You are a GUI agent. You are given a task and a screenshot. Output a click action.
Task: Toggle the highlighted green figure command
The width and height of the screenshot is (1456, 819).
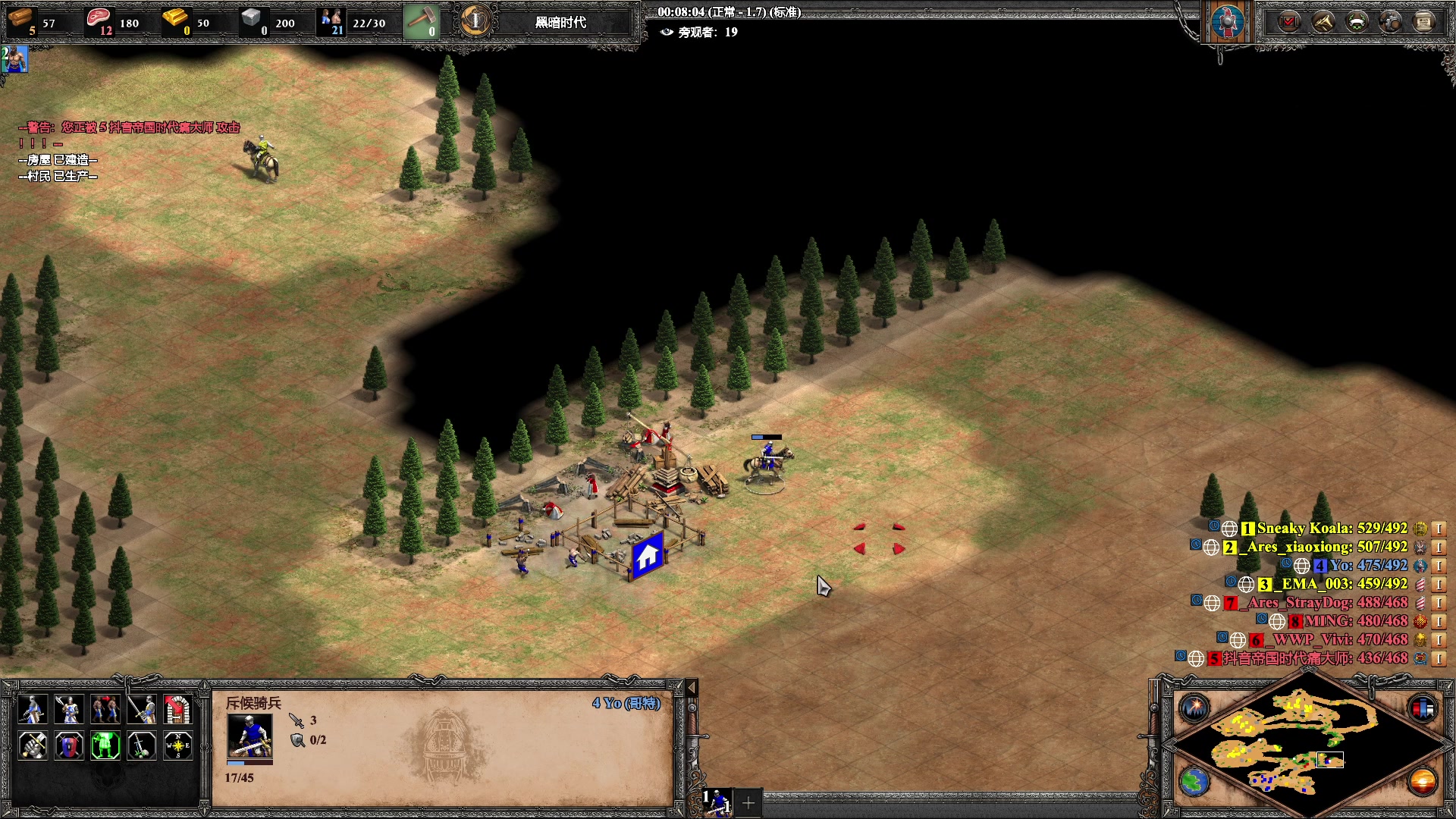105,746
